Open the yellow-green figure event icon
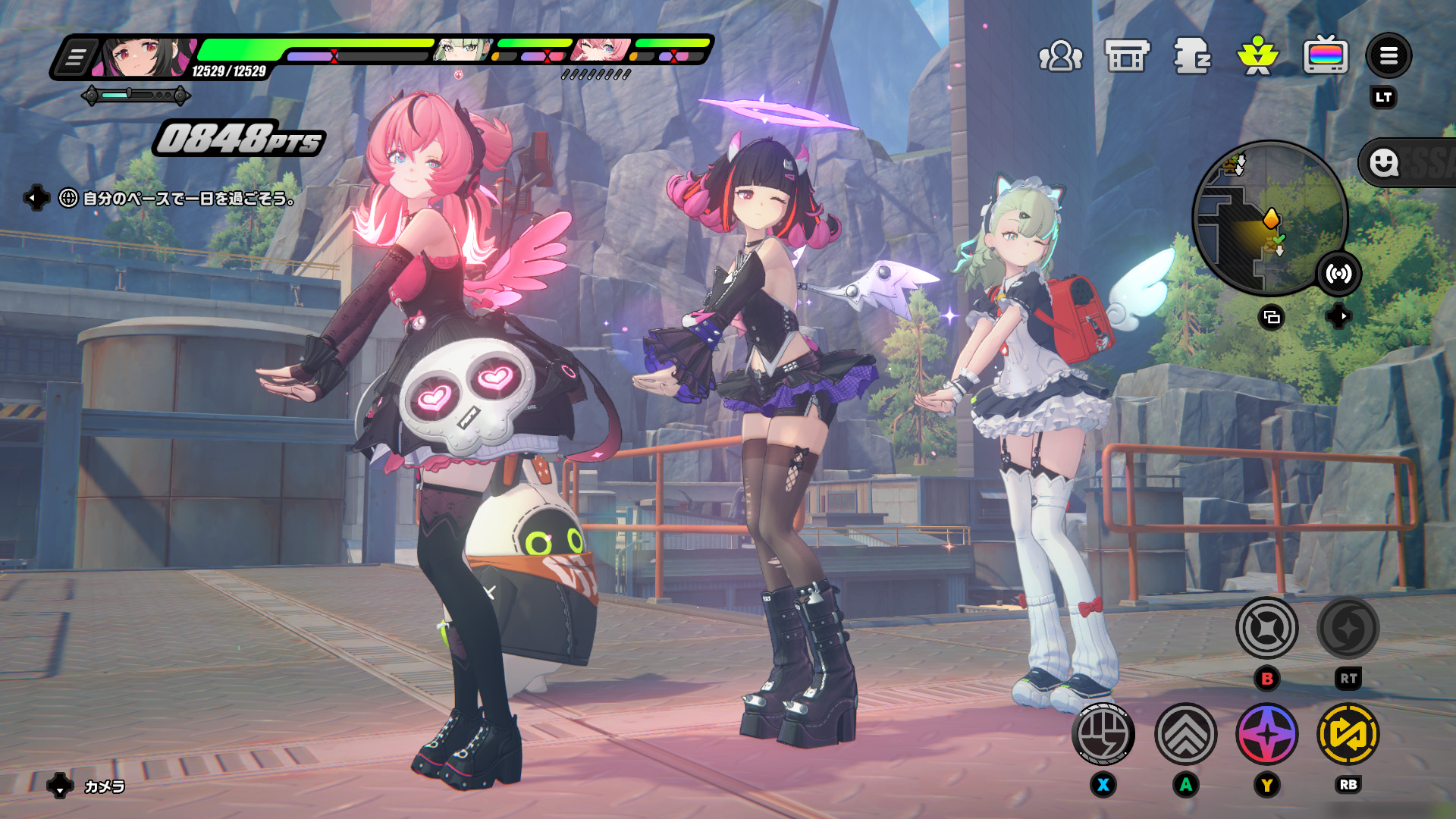This screenshot has height=819, width=1456. [1258, 56]
